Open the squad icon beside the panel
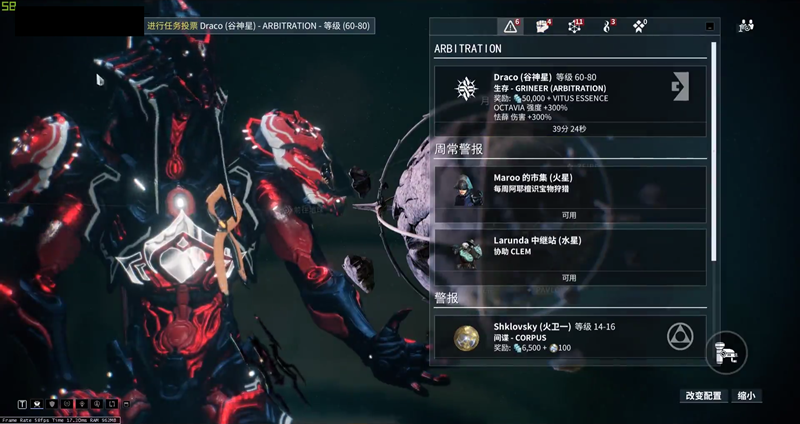800x424 pixels. pos(746,26)
